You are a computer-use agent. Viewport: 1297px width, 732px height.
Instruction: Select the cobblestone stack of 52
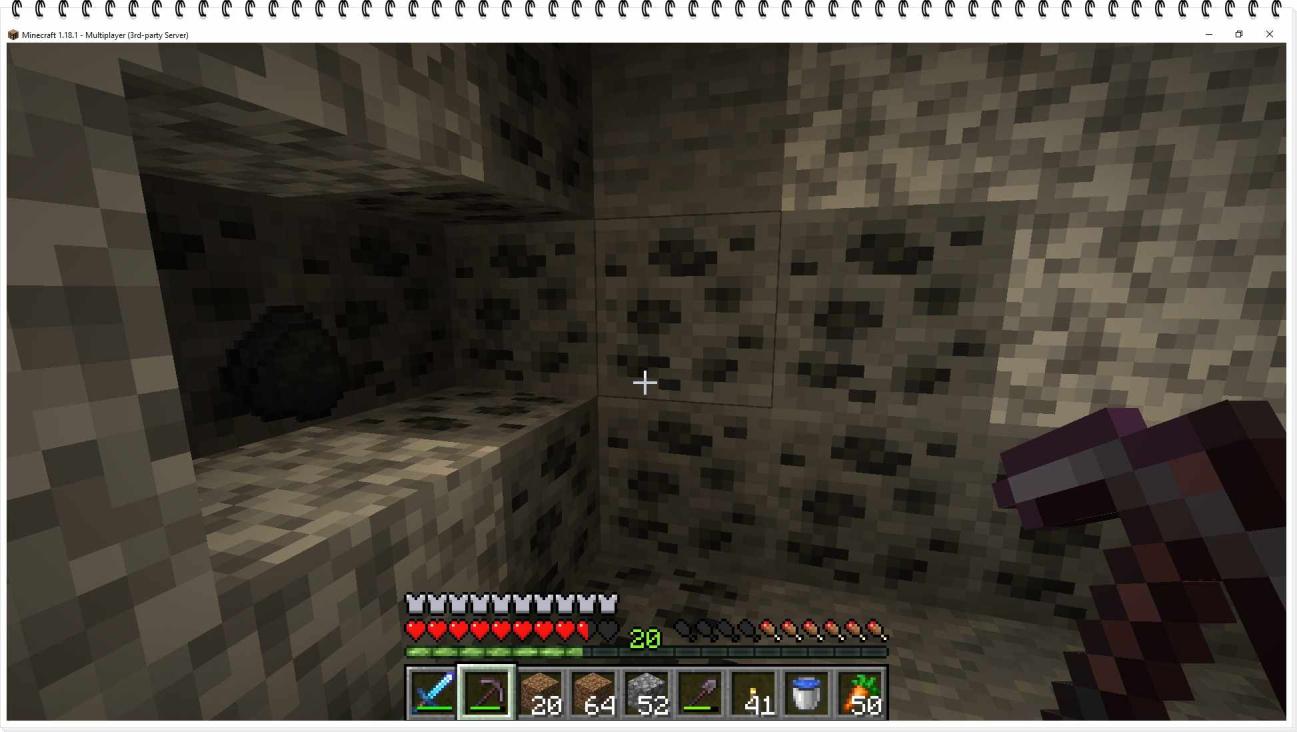646,693
